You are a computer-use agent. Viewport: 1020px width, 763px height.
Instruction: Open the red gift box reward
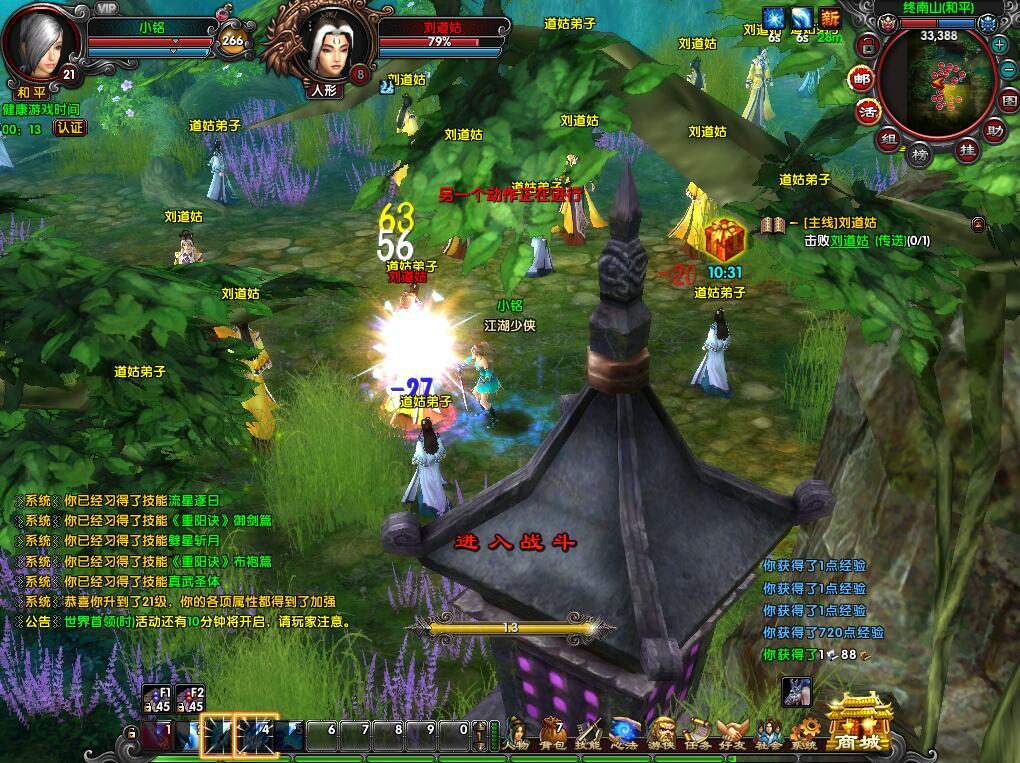[x=724, y=241]
